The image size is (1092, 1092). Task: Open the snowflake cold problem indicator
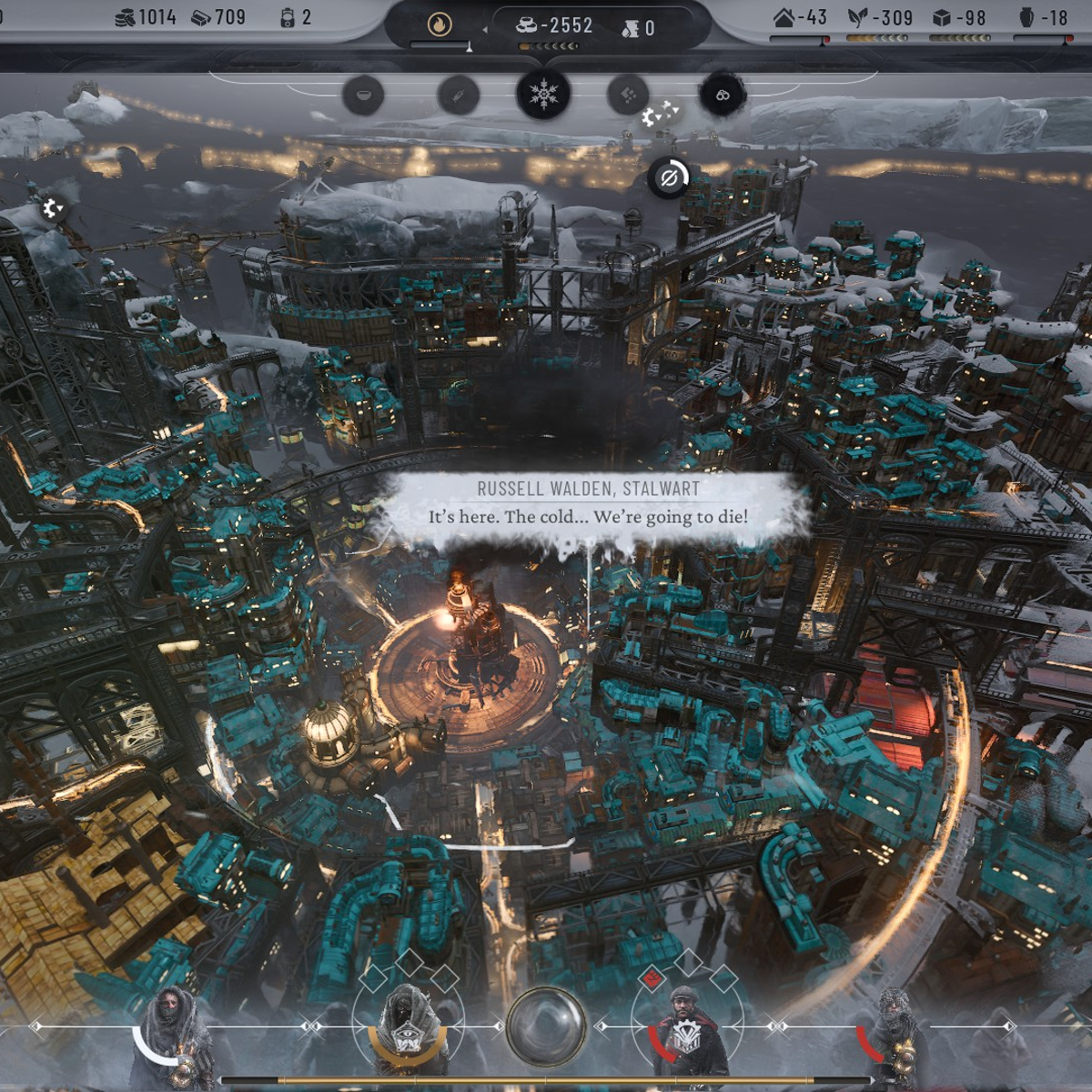pos(543,94)
